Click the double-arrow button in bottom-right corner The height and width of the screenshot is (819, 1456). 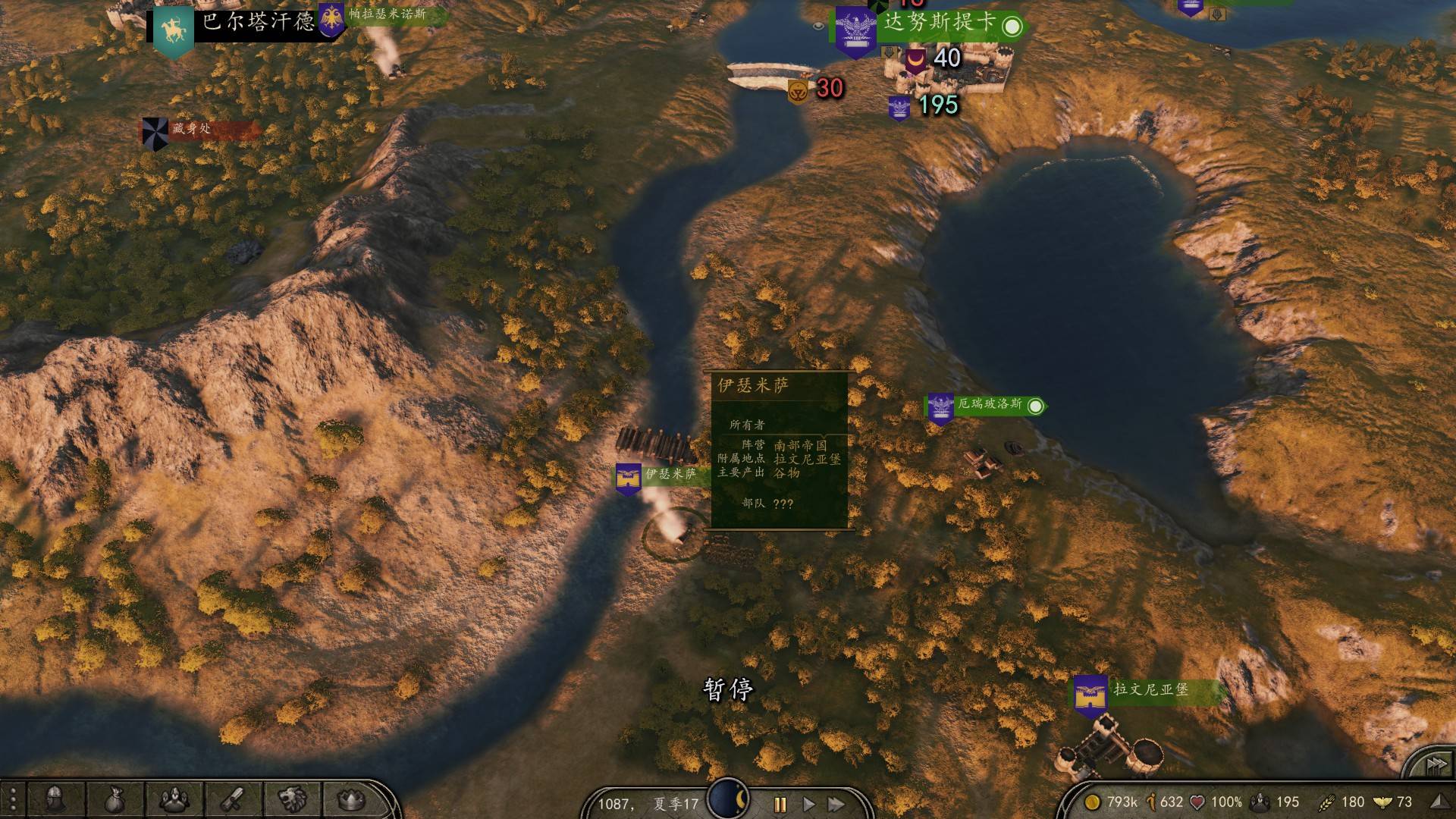coord(1435,764)
